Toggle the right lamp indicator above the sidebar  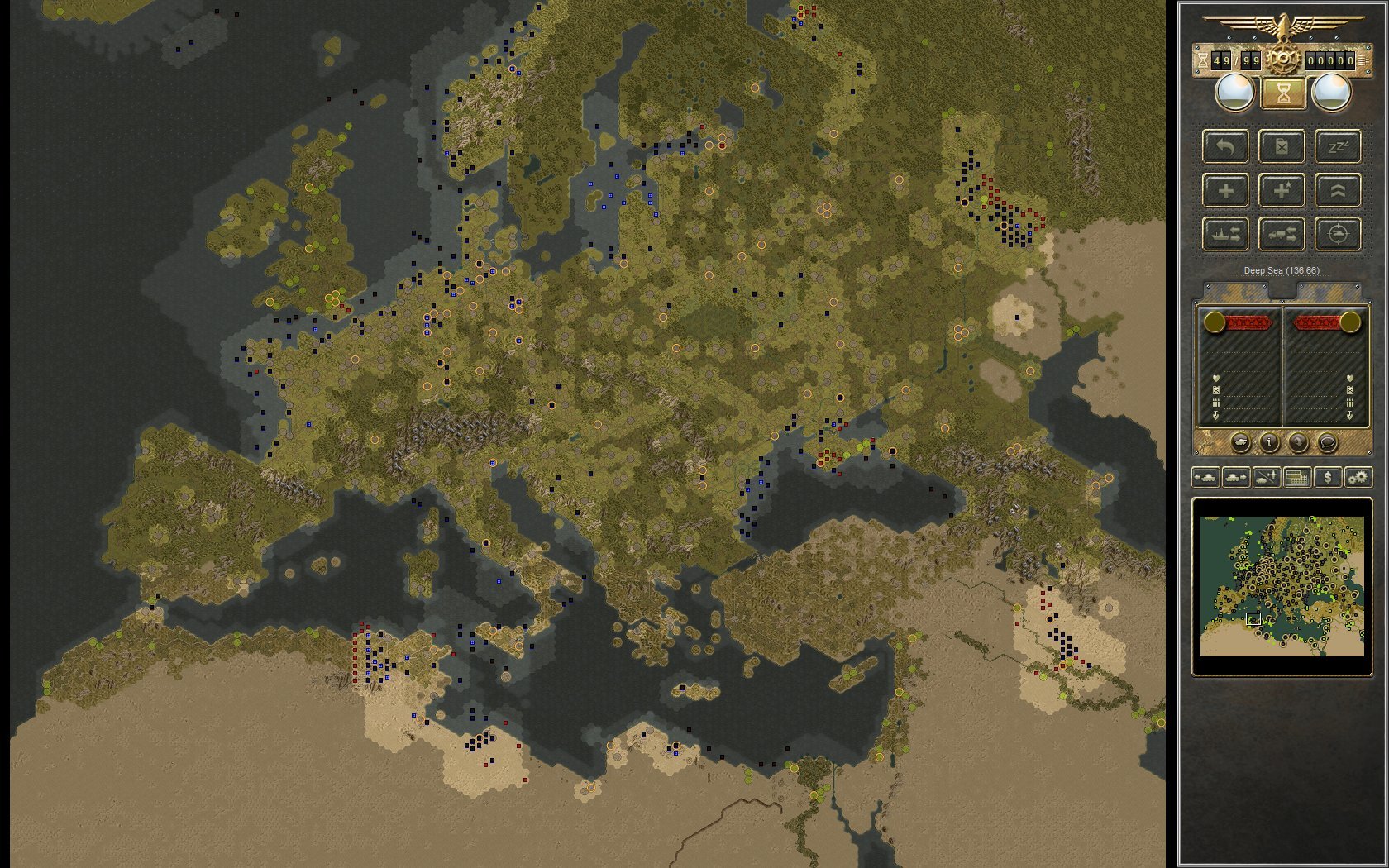pos(1330,91)
